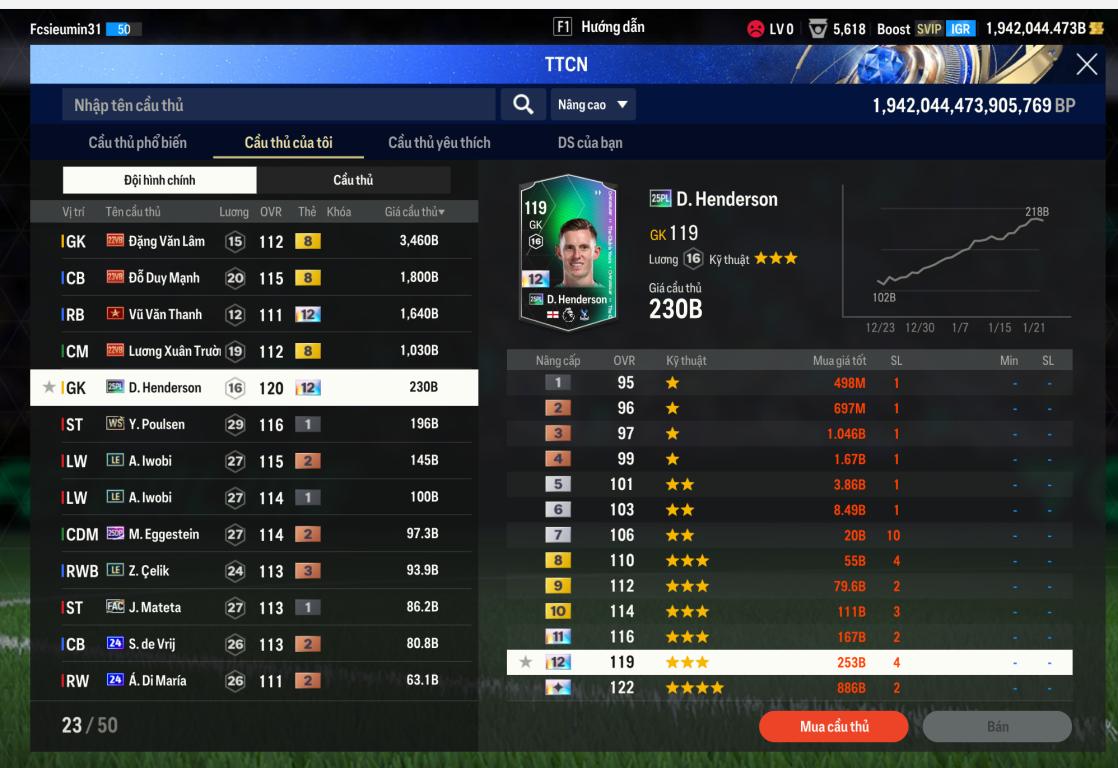Open the Cầu thủ yêu thích tab
This screenshot has height=768, width=1118.
point(439,143)
